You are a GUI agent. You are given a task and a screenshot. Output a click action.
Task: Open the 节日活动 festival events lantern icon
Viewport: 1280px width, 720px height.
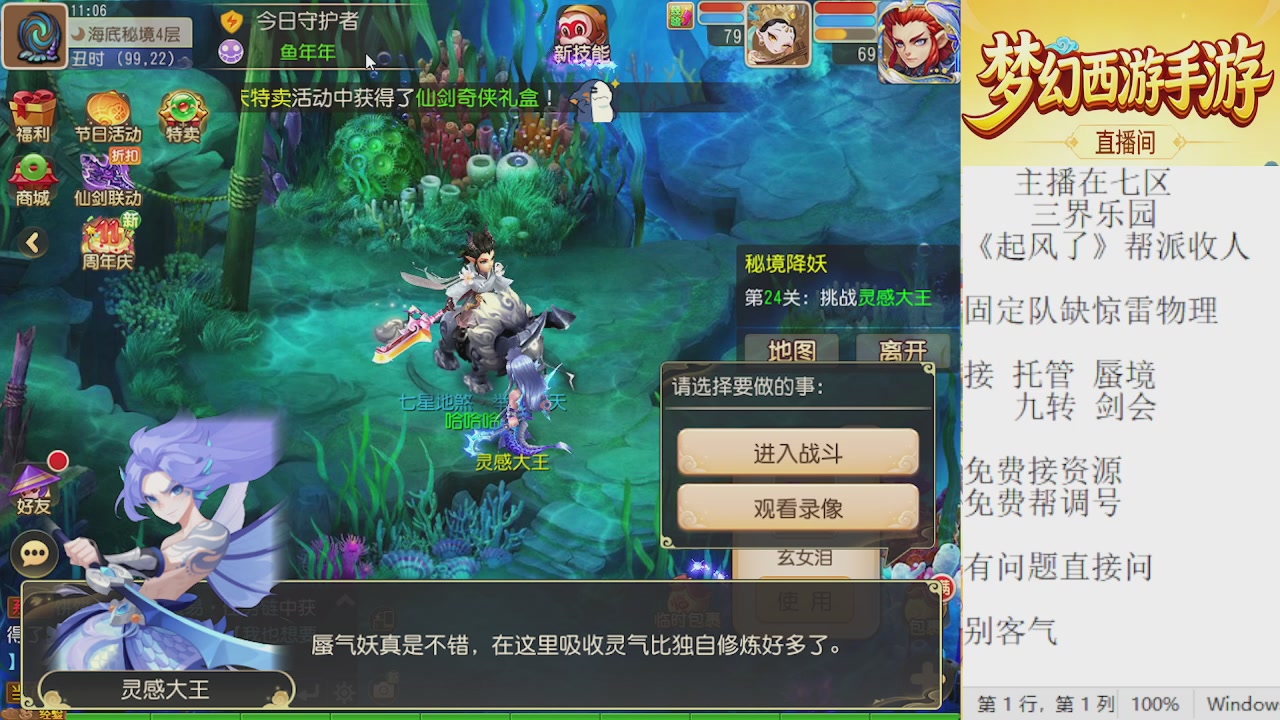(107, 107)
